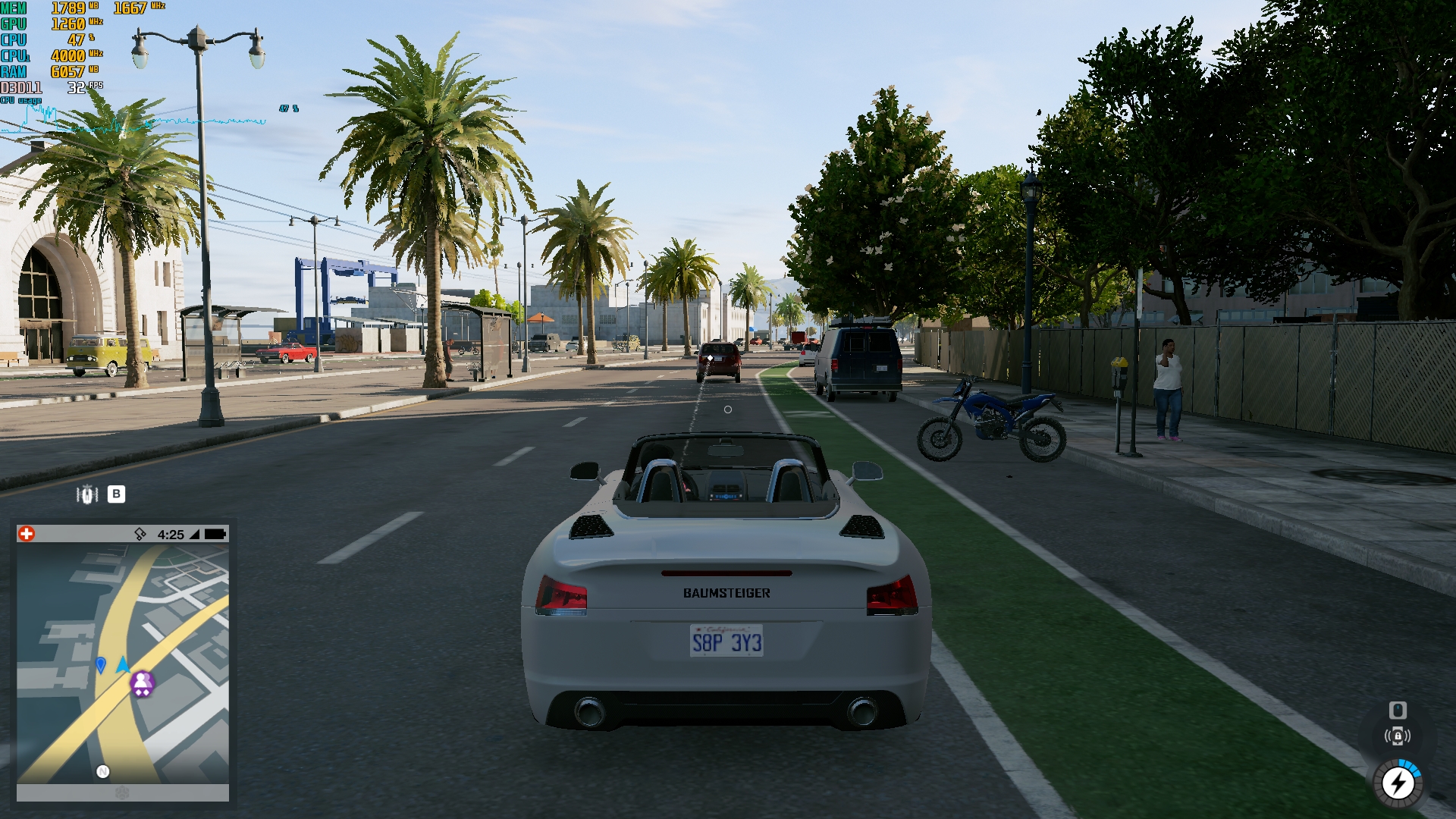Activate the lightning bolt botnet icon

click(1398, 783)
